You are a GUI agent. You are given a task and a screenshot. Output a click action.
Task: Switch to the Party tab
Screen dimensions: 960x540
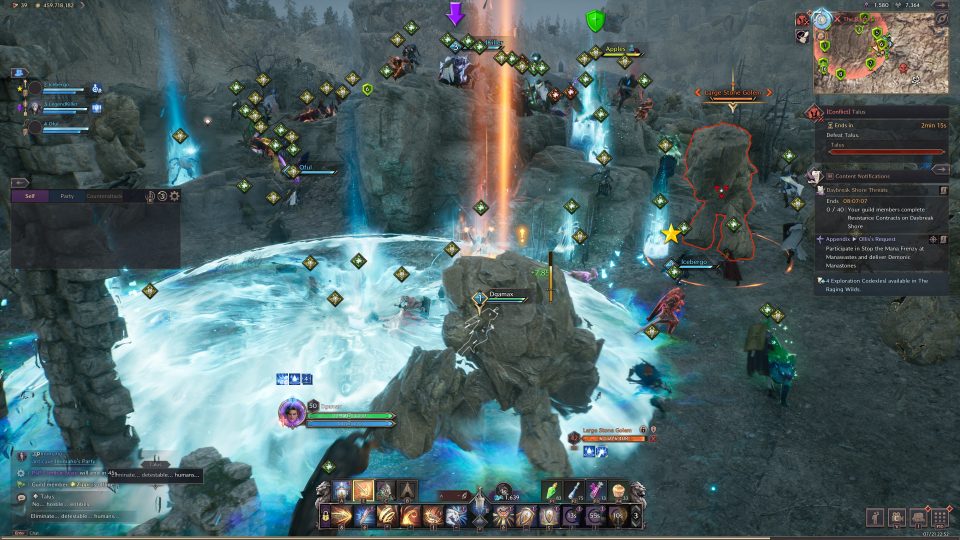pos(67,196)
